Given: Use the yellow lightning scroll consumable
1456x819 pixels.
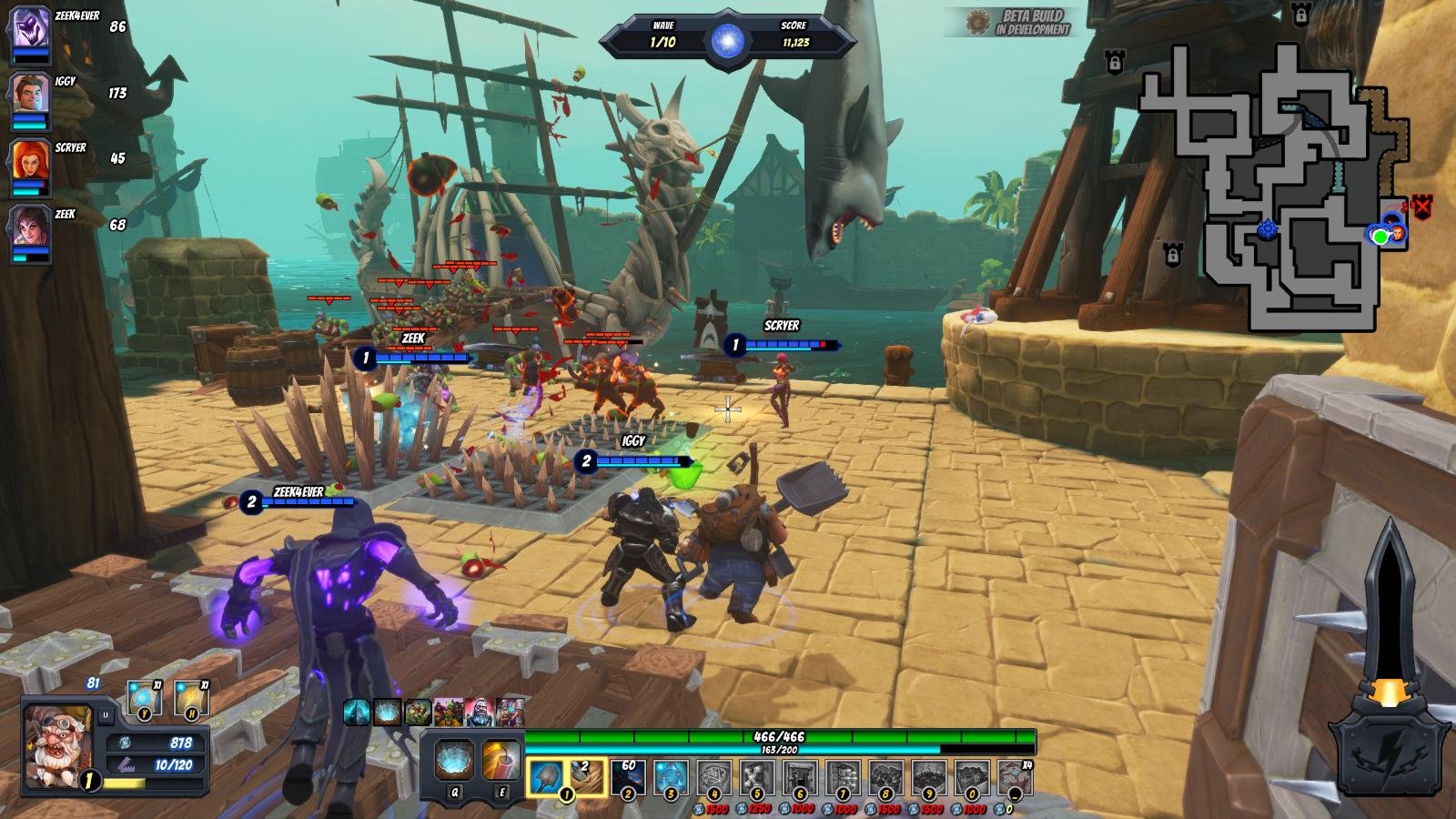Looking at the screenshot, I should point(191,698).
